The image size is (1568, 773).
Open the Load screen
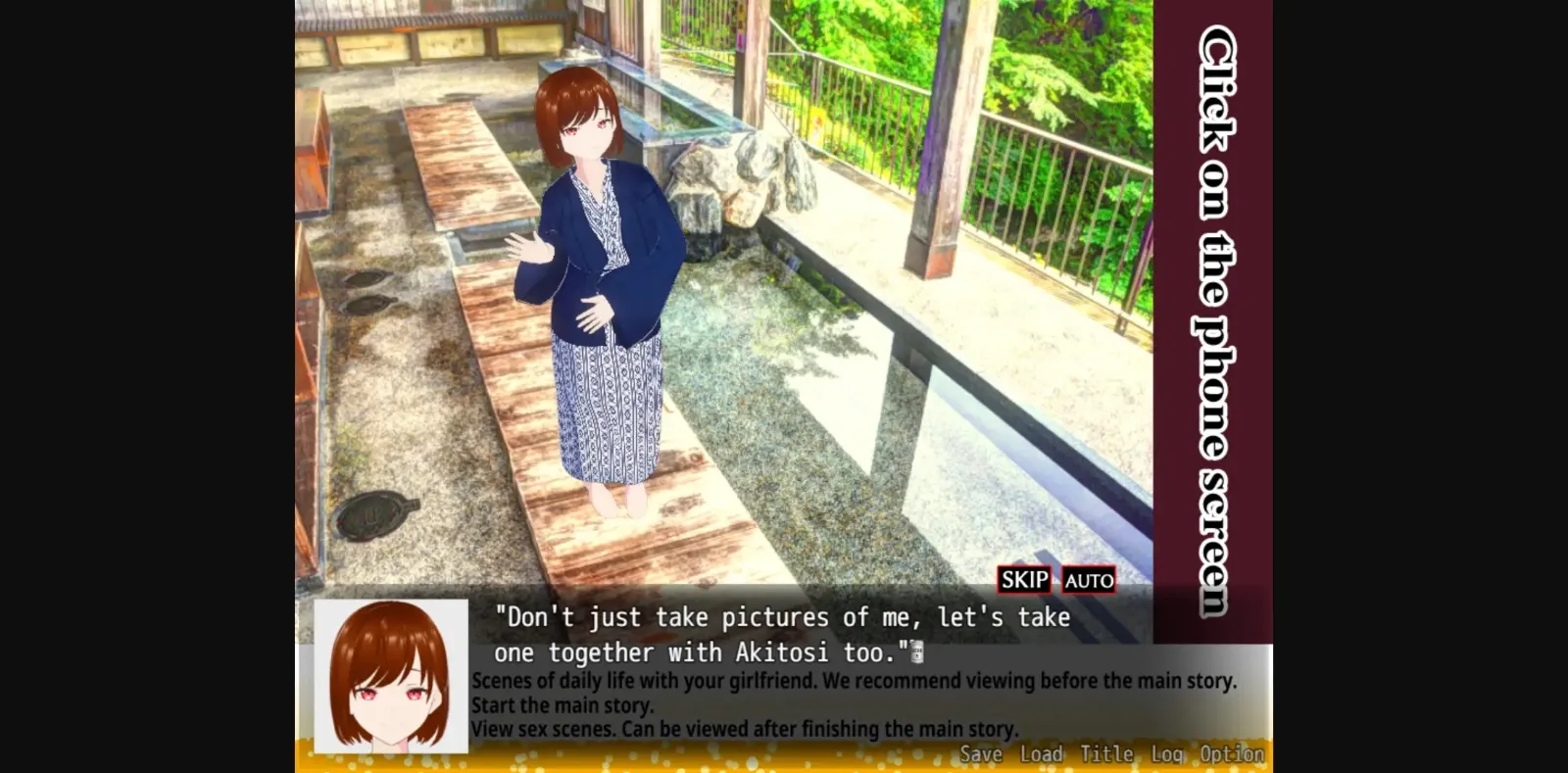(x=1042, y=753)
